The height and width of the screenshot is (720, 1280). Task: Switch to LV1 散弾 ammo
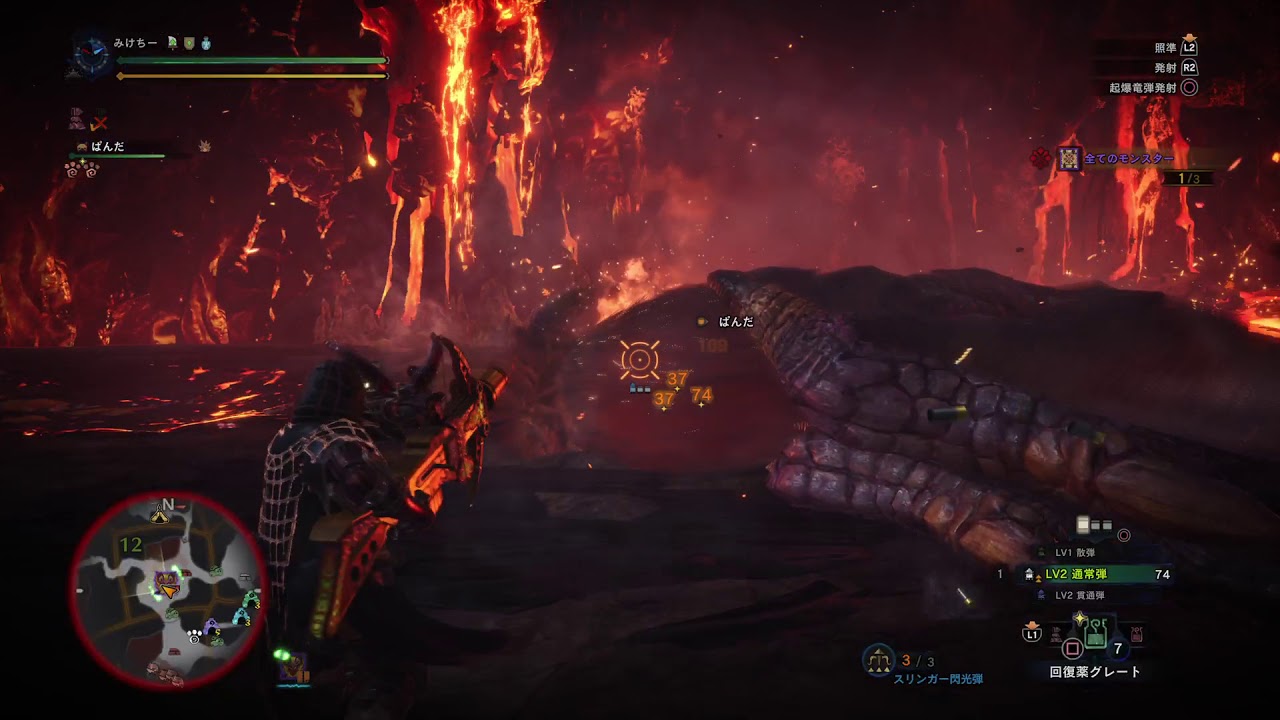pyautogui.click(x=1075, y=553)
